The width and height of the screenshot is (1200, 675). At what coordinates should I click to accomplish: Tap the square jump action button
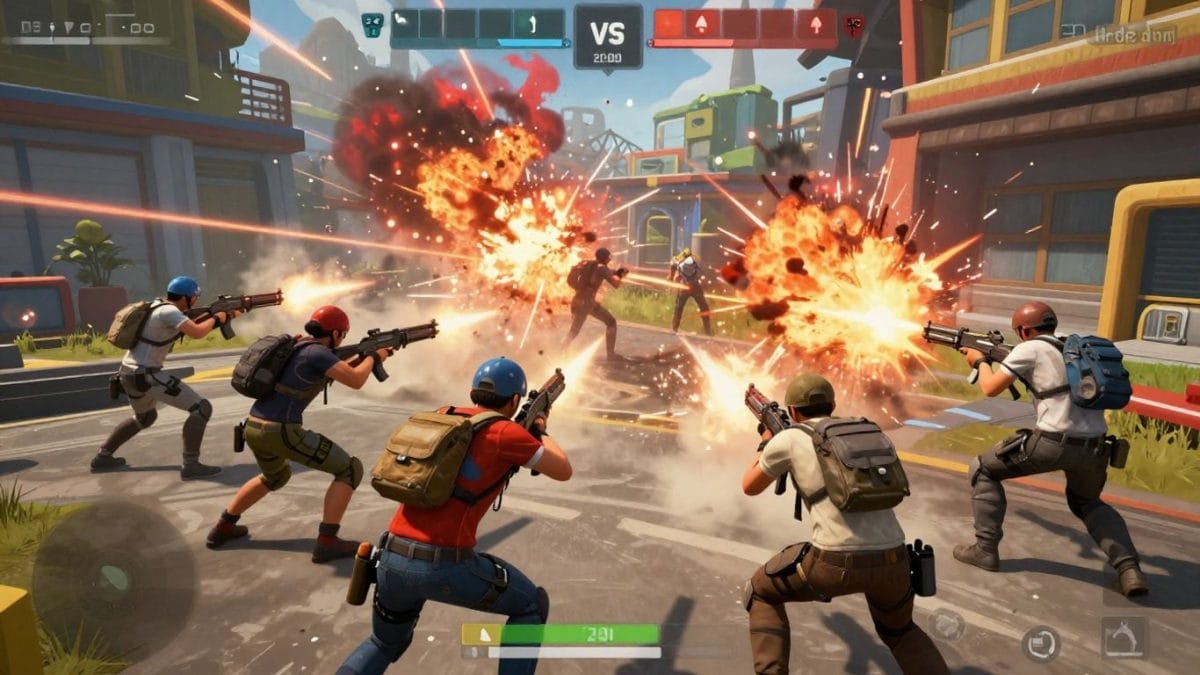[x=1125, y=638]
